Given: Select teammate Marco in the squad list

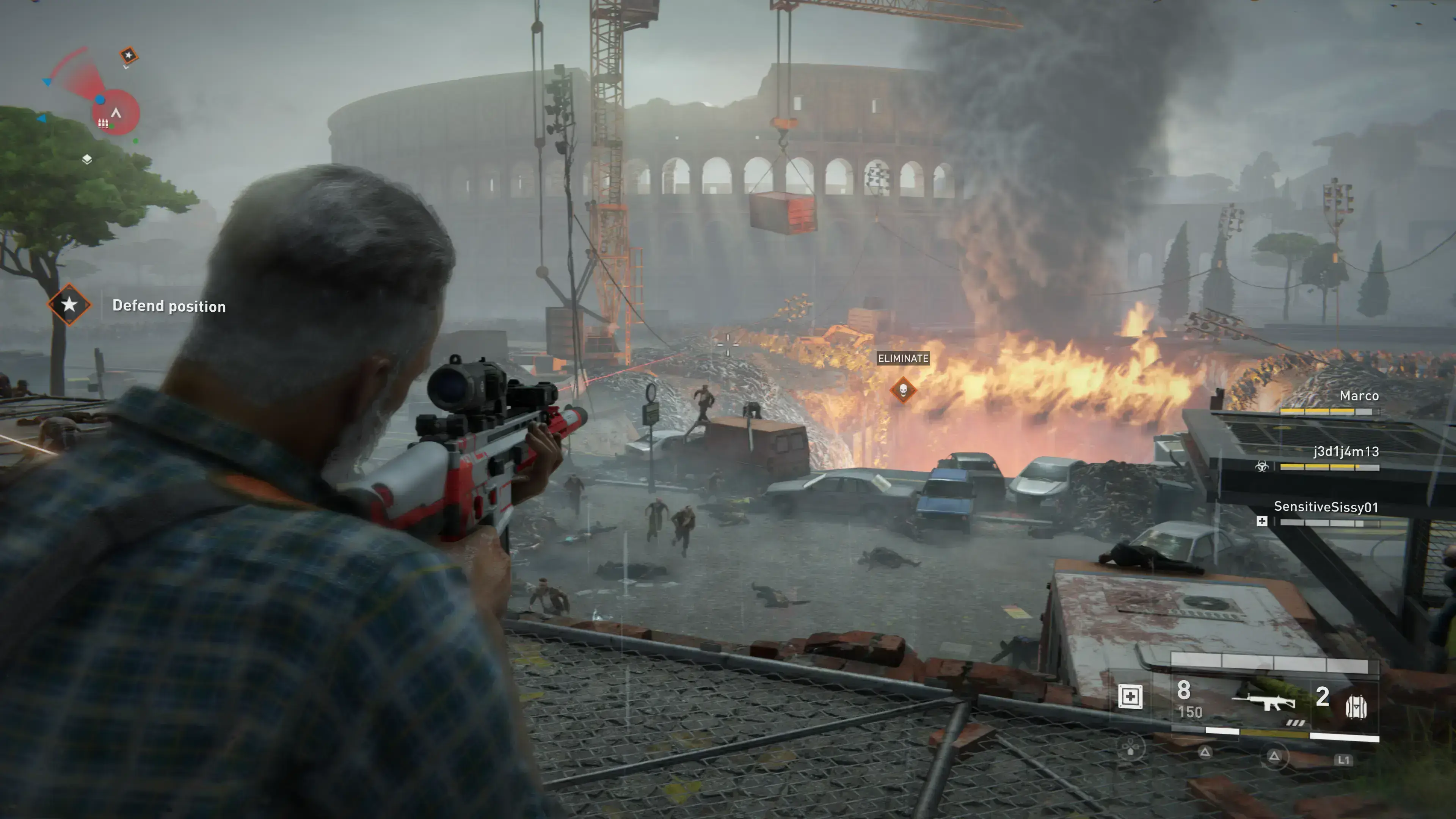Looking at the screenshot, I should pyautogui.click(x=1358, y=395).
